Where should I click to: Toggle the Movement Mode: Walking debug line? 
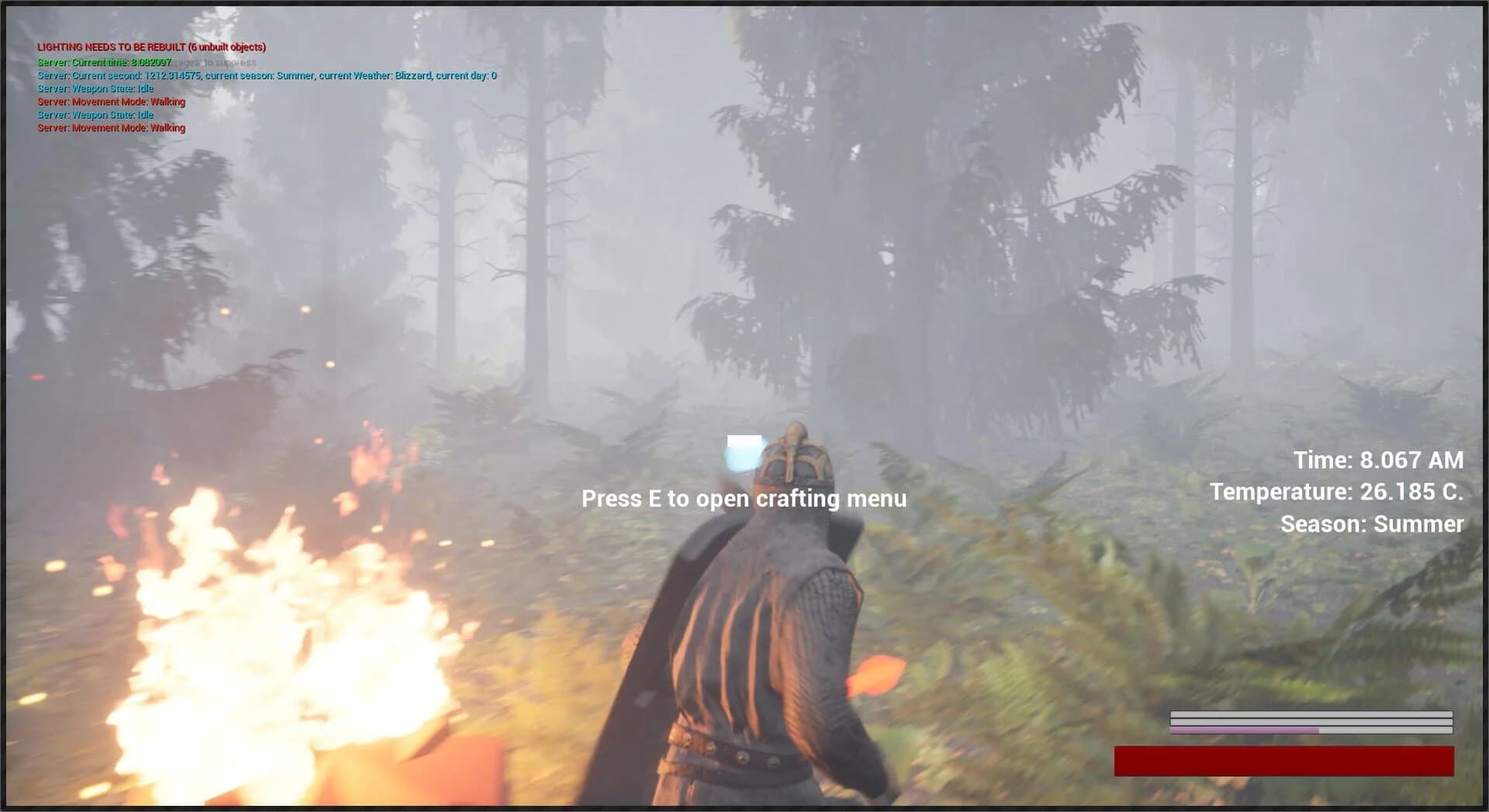point(111,102)
